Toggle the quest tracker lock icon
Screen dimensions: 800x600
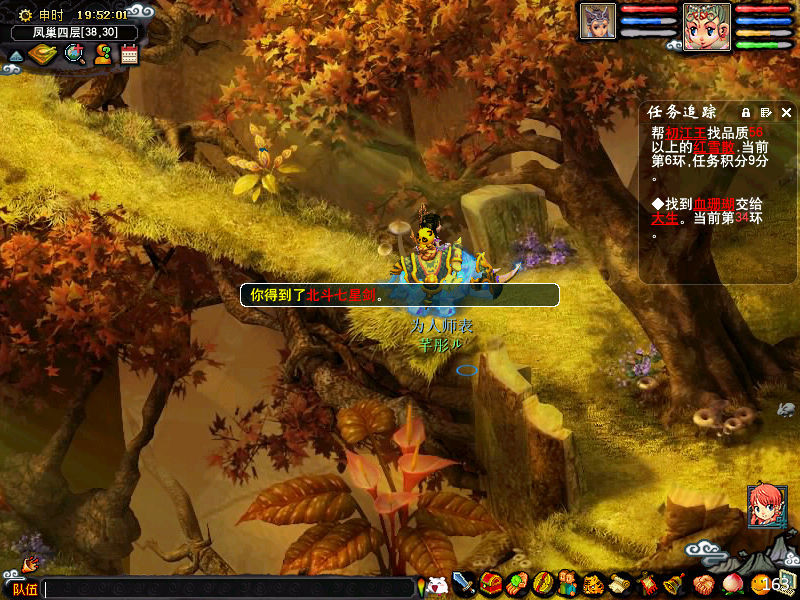tap(746, 112)
